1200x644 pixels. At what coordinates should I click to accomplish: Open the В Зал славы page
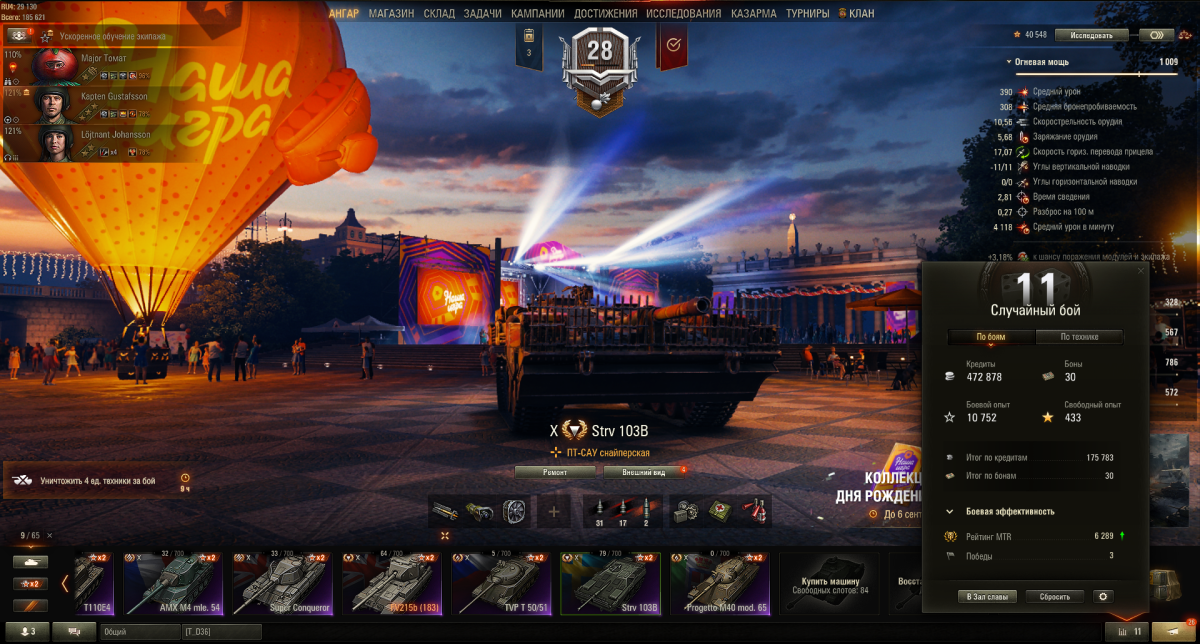click(988, 597)
